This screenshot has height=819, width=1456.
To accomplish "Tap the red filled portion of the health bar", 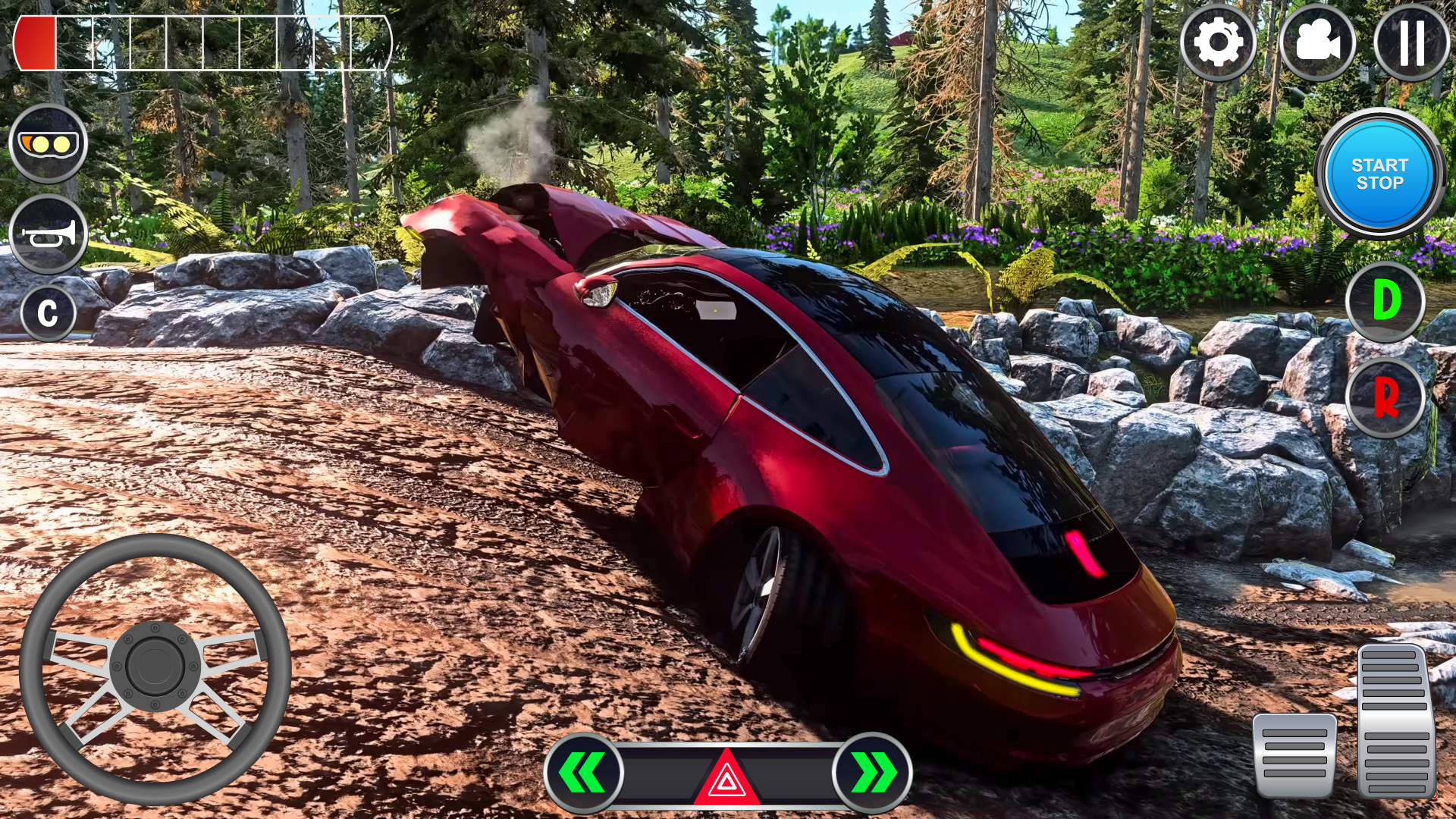I will click(x=36, y=42).
